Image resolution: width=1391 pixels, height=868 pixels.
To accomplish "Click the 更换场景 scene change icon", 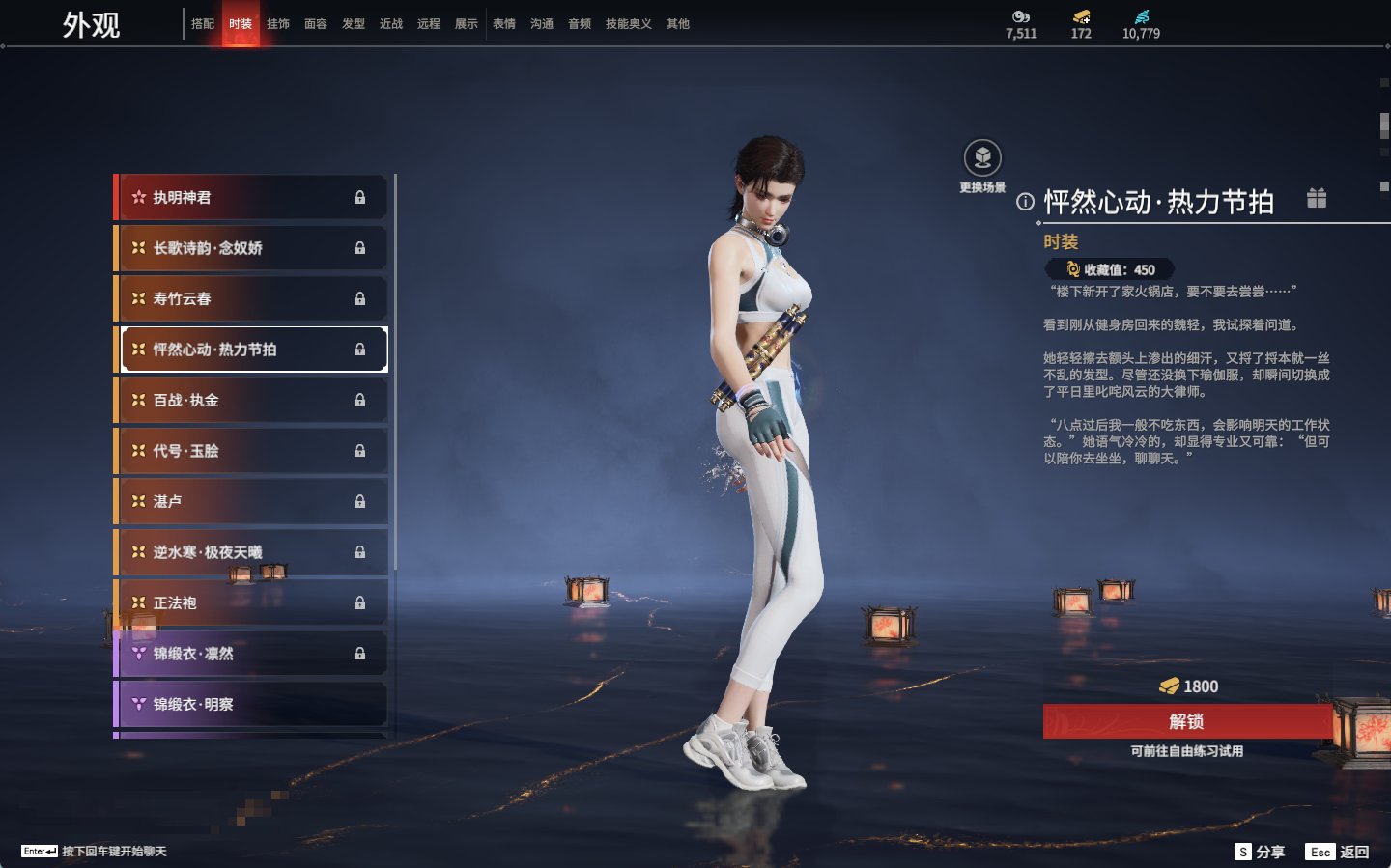I will (982, 159).
